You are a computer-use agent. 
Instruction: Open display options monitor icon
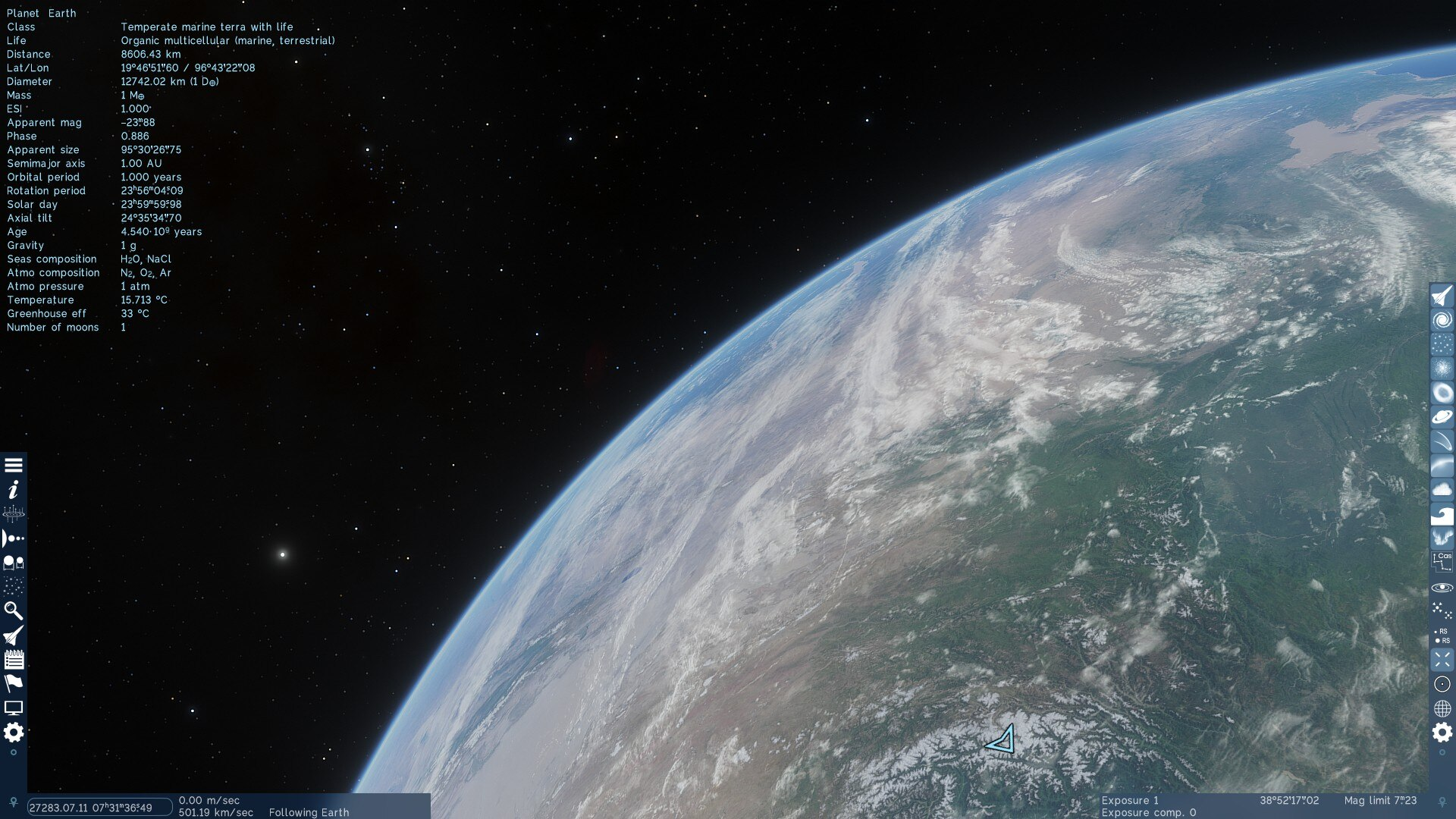(14, 708)
